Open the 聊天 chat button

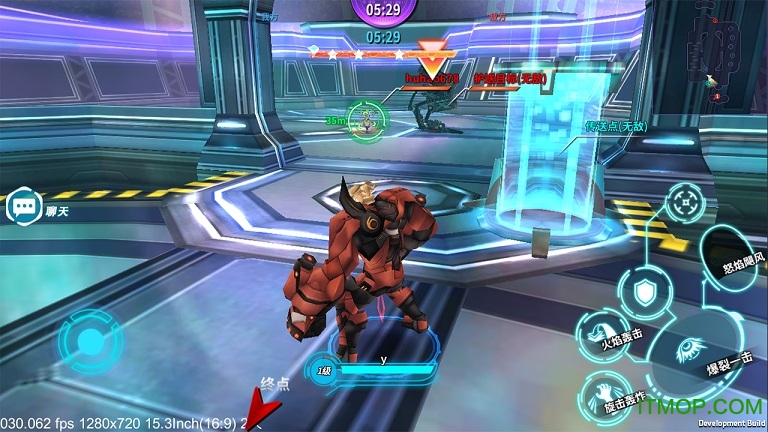pyautogui.click(x=22, y=207)
